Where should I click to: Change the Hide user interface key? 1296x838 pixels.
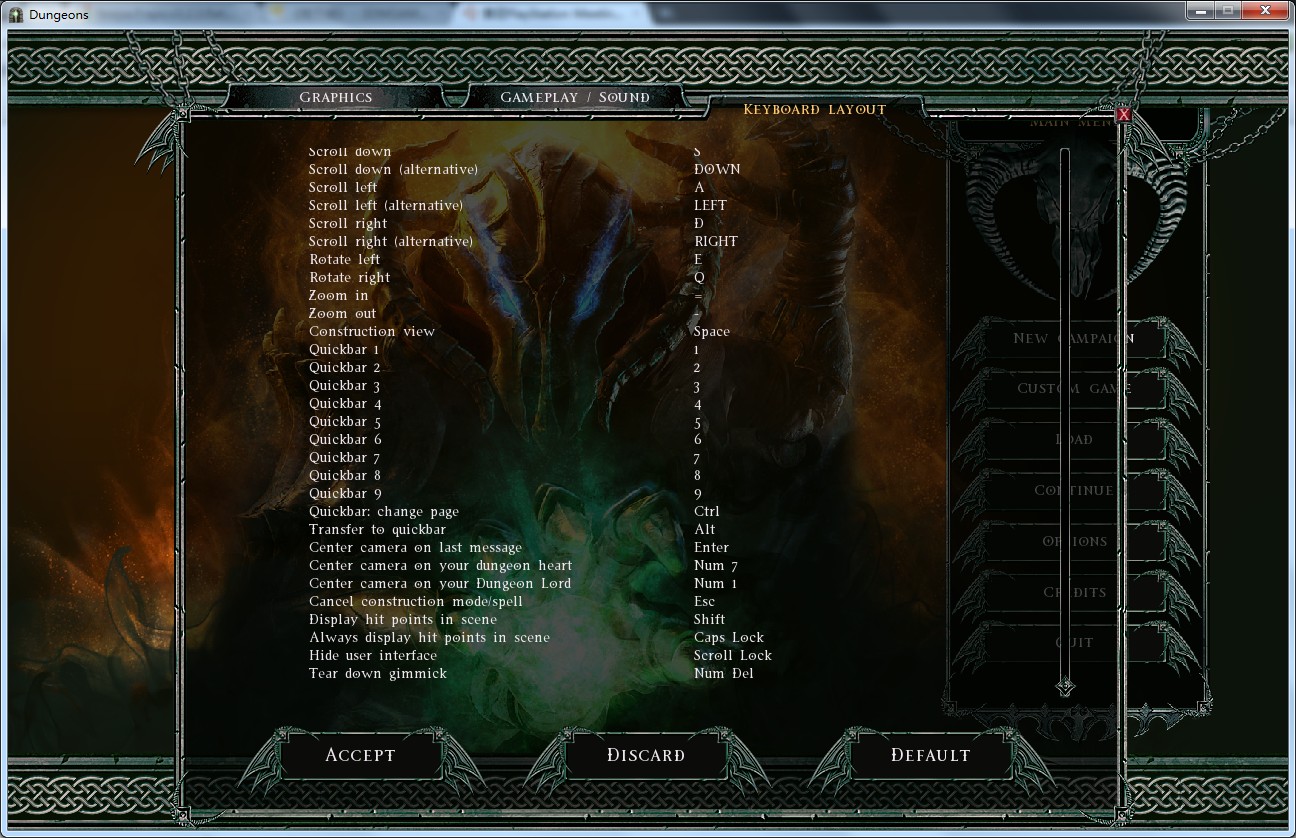(x=732, y=656)
